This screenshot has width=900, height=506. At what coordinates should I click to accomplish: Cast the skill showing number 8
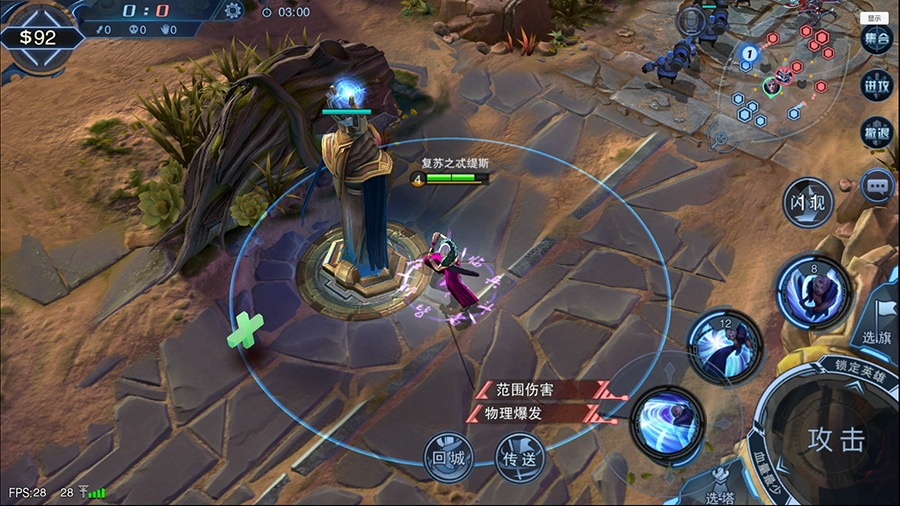[814, 292]
